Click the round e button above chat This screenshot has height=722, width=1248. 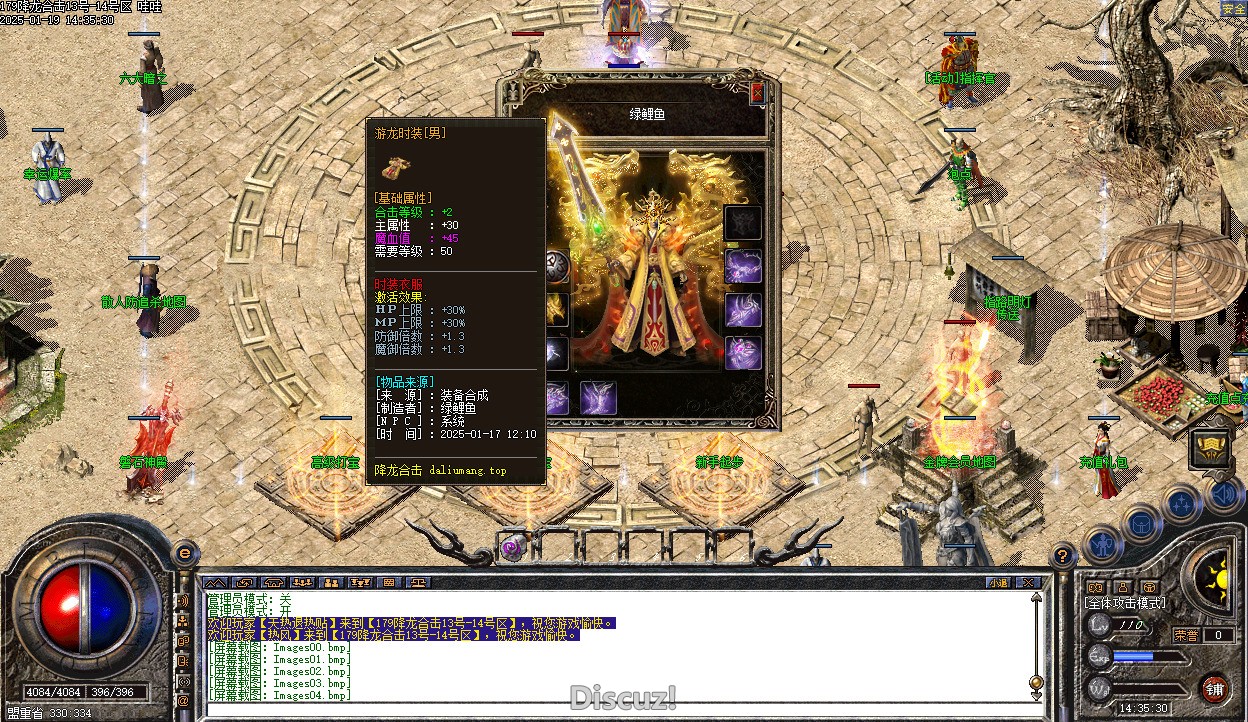[x=184, y=552]
